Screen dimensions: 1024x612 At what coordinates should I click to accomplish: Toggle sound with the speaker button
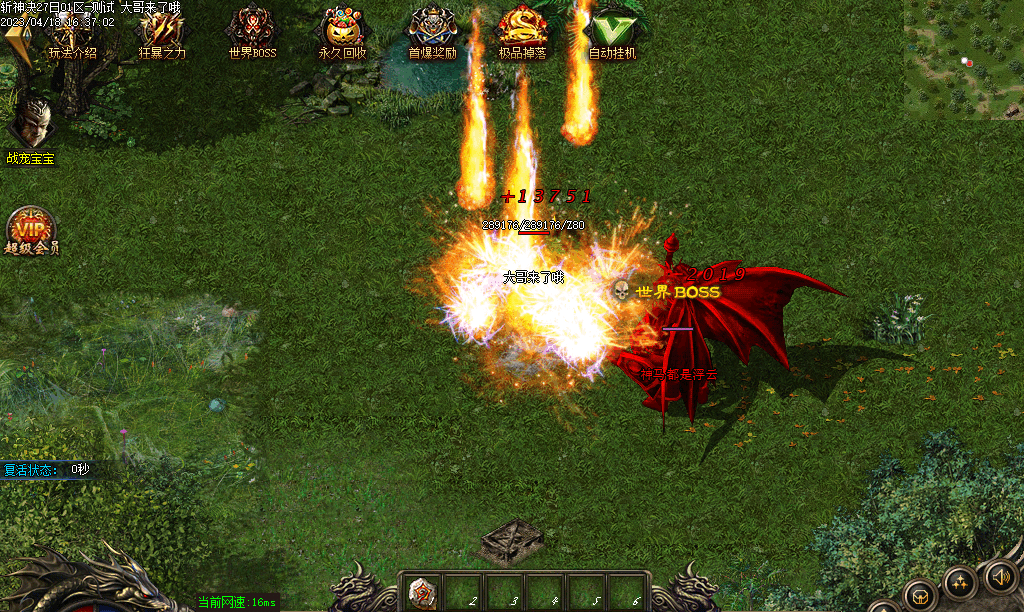(1001, 576)
